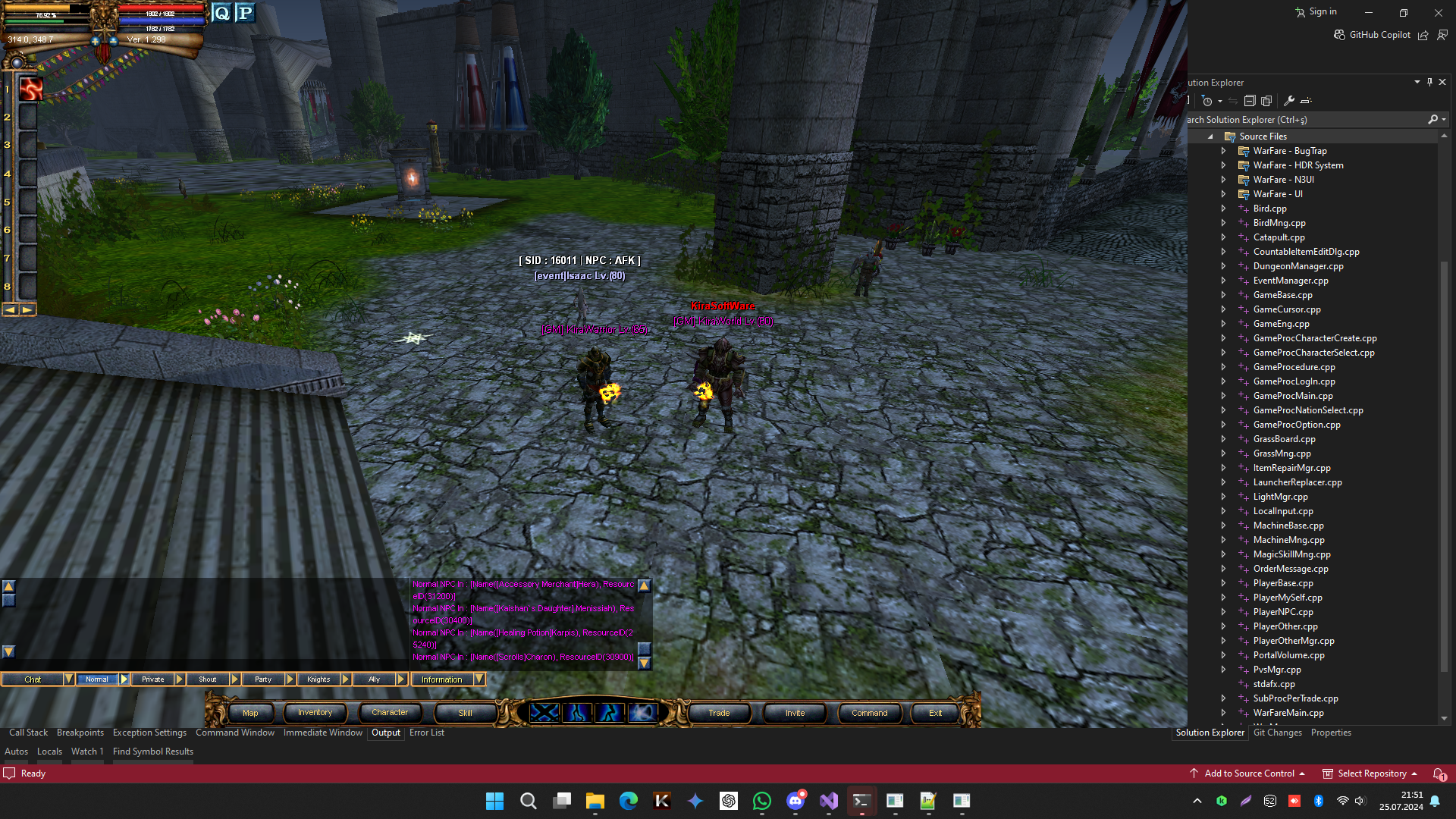Open the Skill window
This screenshot has width=1456, height=819.
(x=465, y=713)
